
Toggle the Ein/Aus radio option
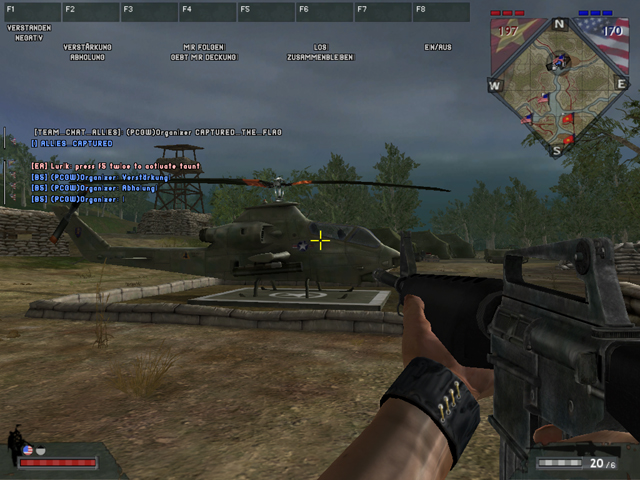[x=438, y=47]
